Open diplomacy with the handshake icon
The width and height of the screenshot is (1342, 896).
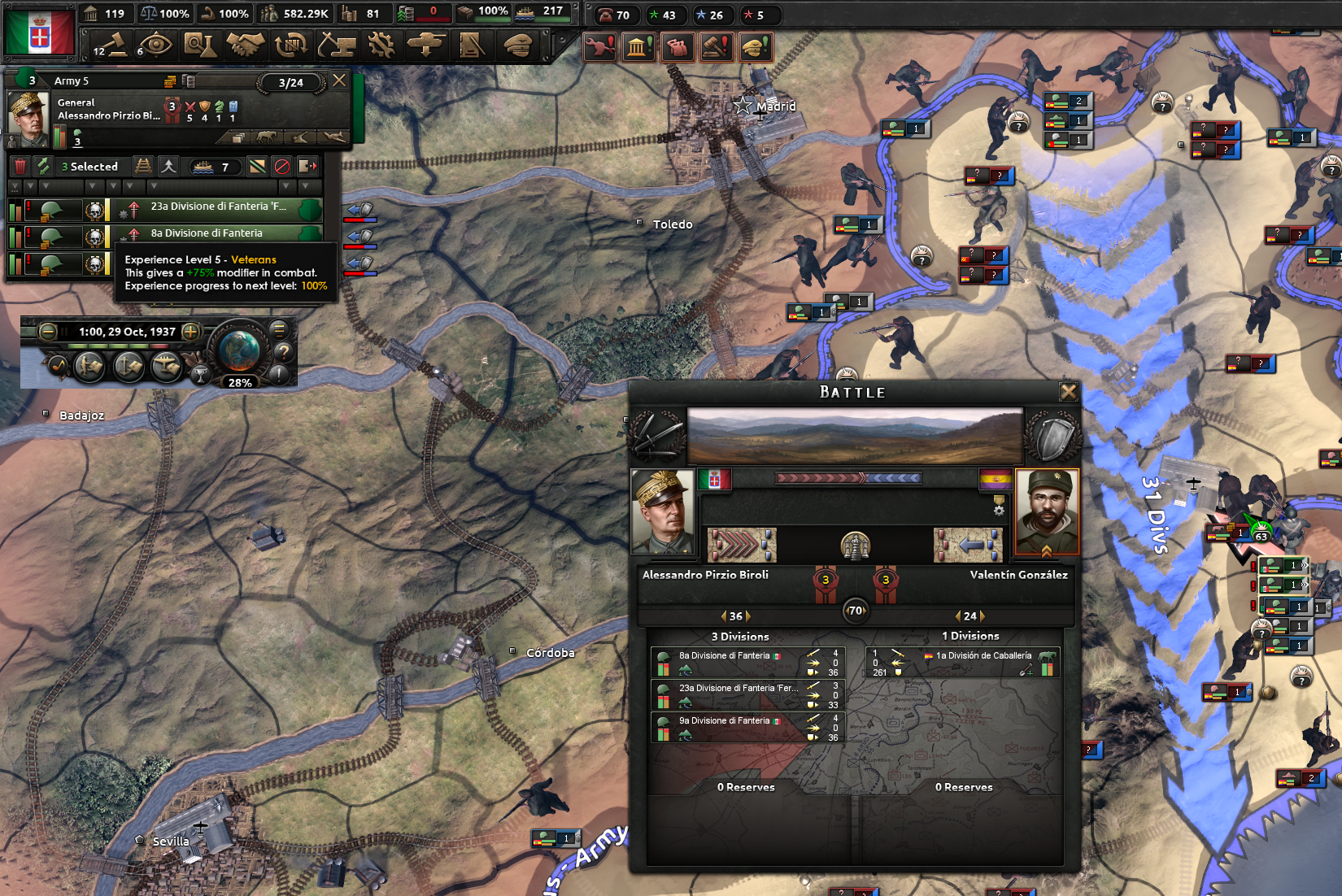pyautogui.click(x=245, y=46)
